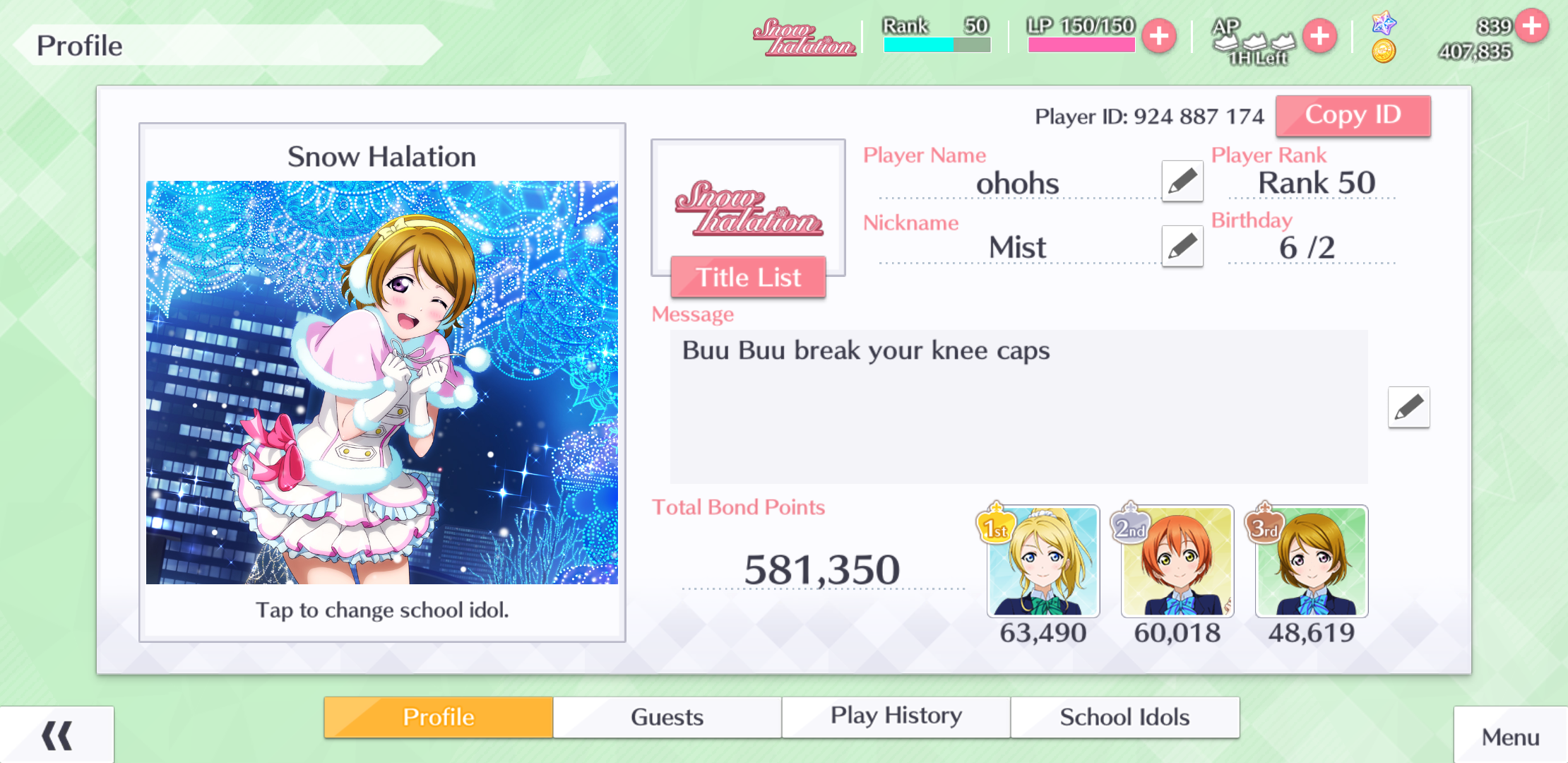Refill LP with the plus button
1568x763 pixels.
[x=1159, y=37]
